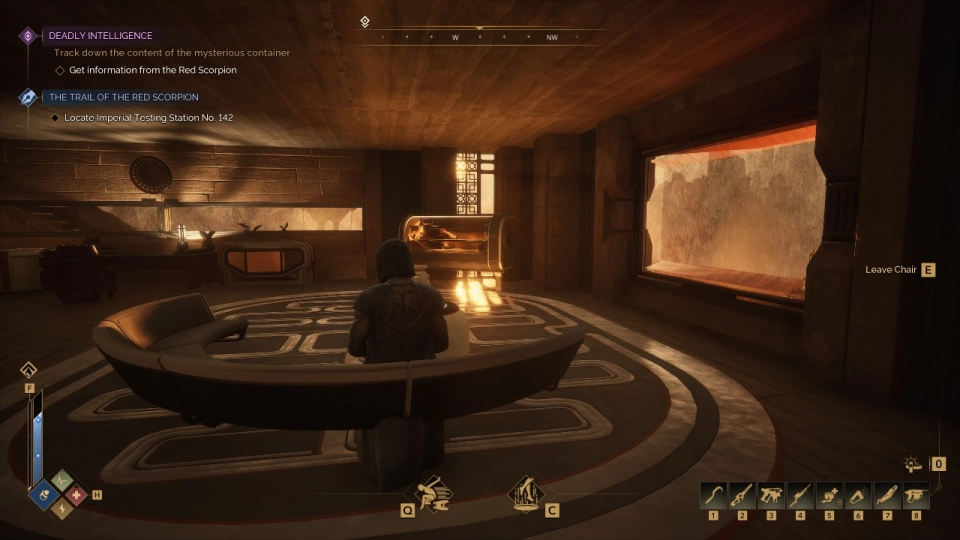Click the light icon above the hotbar

(x=912, y=464)
